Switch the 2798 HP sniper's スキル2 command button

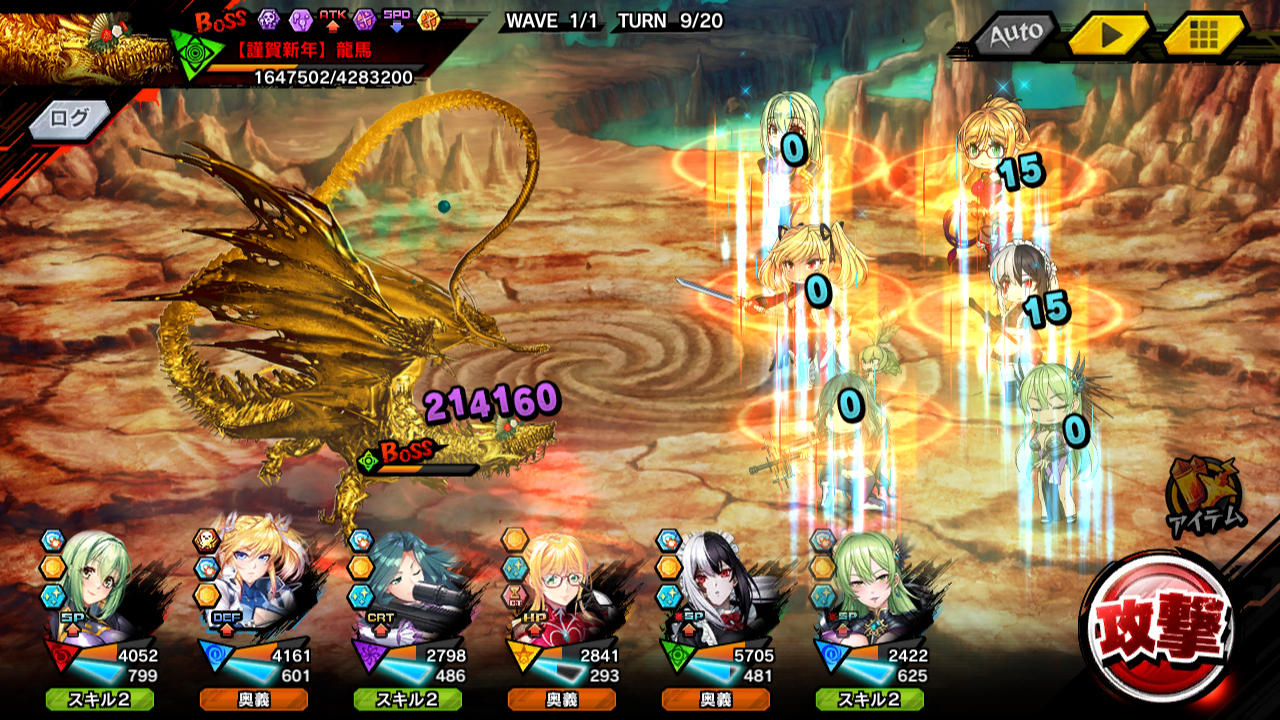tap(407, 699)
